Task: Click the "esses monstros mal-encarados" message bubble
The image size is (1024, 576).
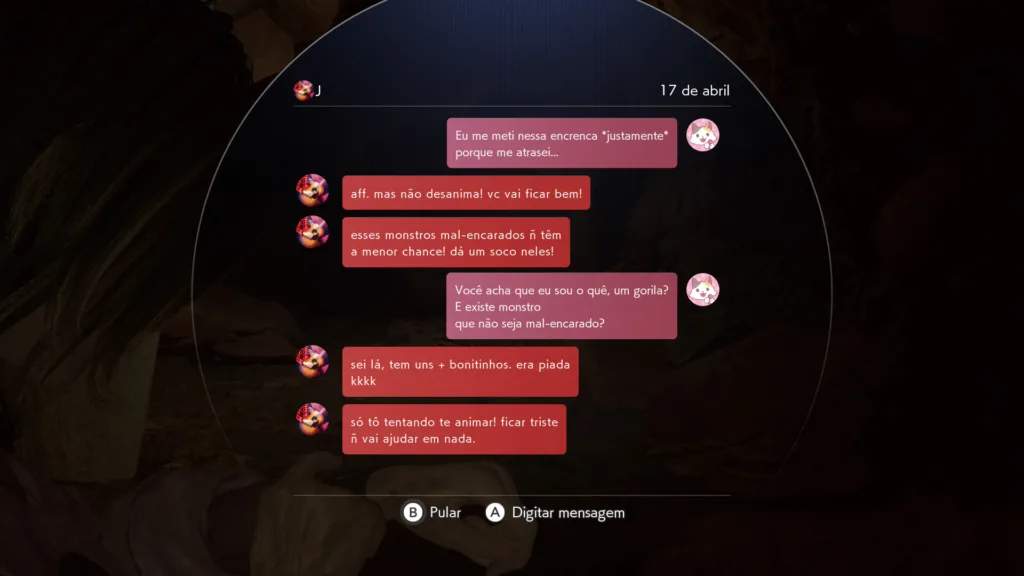Action: (456, 242)
